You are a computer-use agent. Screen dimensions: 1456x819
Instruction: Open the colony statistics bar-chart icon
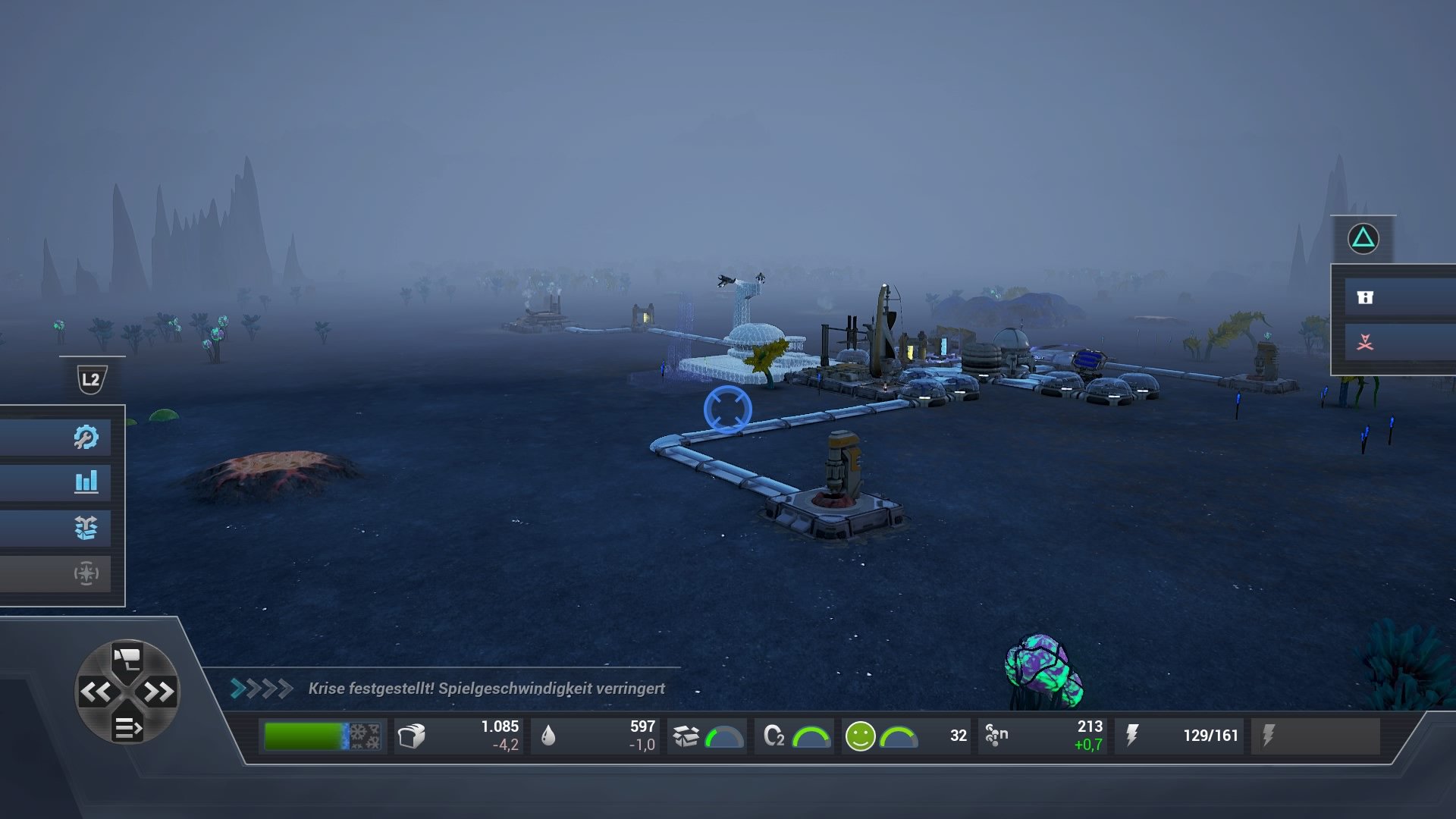tap(89, 482)
